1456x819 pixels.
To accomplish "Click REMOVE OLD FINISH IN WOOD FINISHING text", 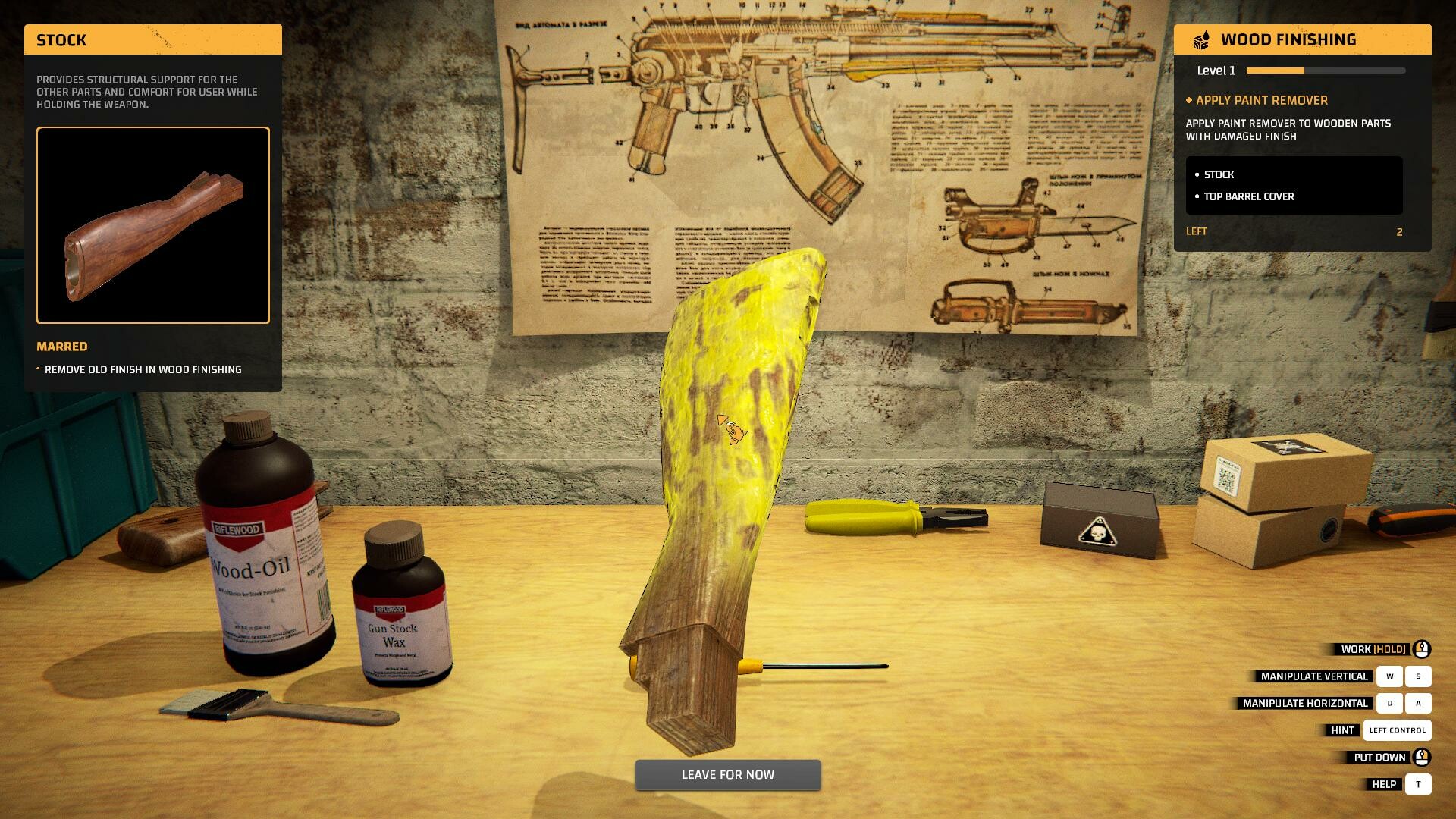I will tap(143, 369).
